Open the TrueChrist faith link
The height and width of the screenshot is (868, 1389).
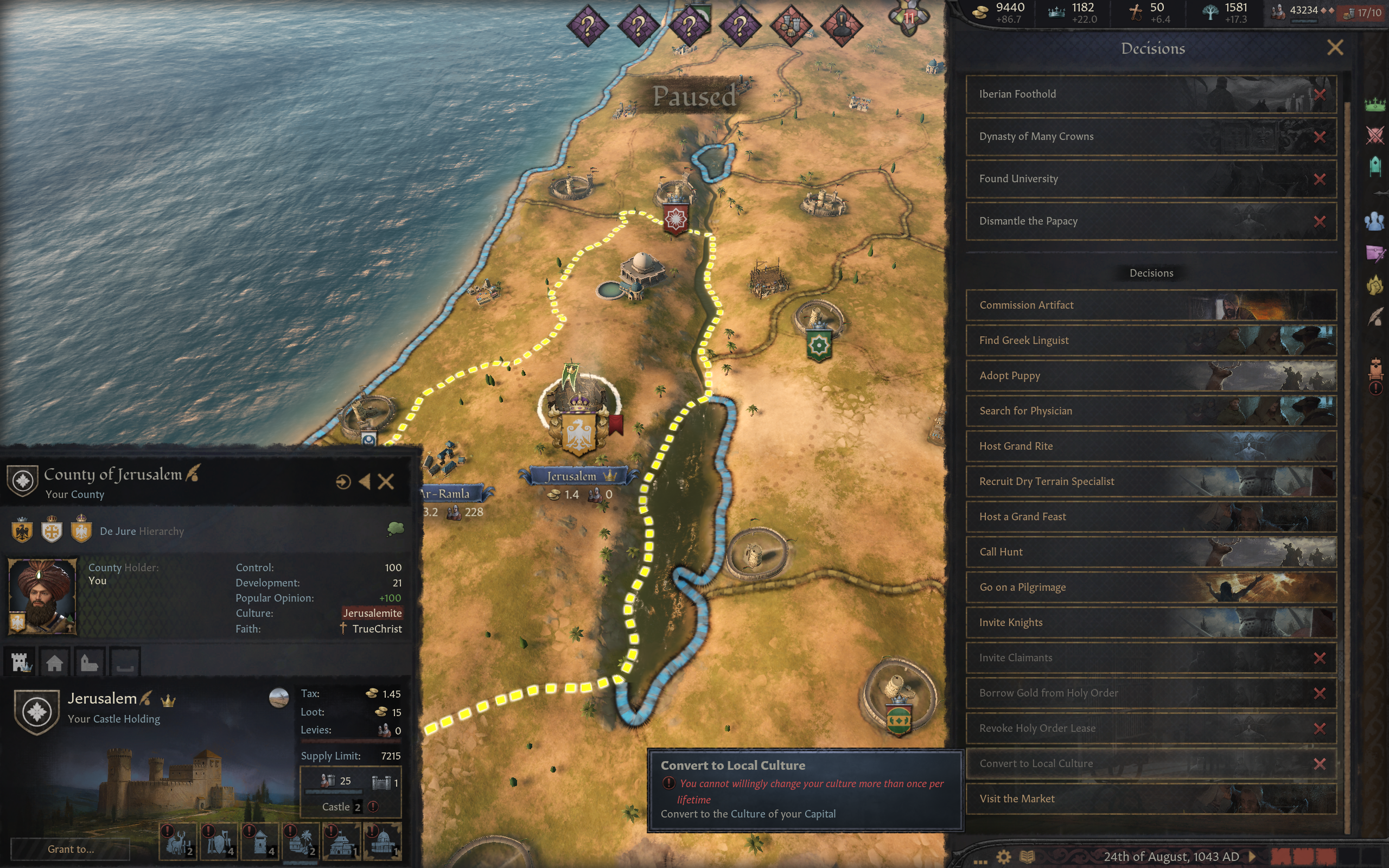(x=377, y=629)
